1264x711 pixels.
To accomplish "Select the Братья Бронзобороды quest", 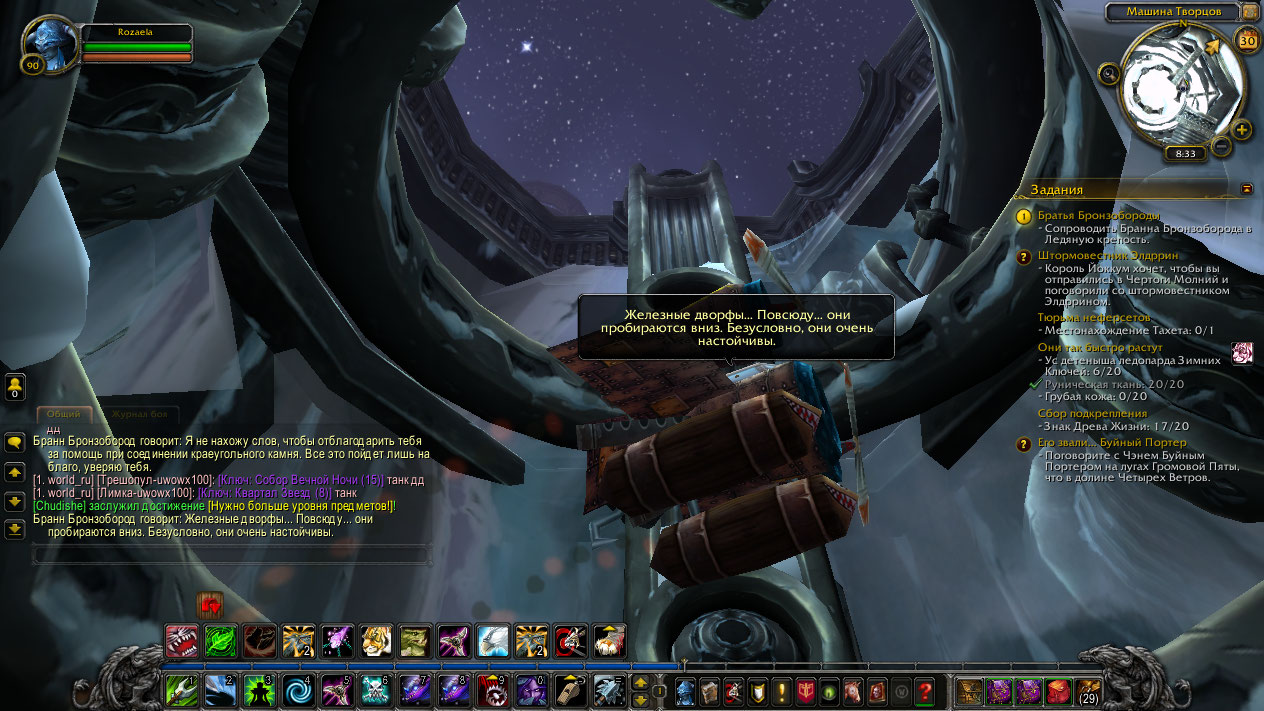I will [1098, 215].
